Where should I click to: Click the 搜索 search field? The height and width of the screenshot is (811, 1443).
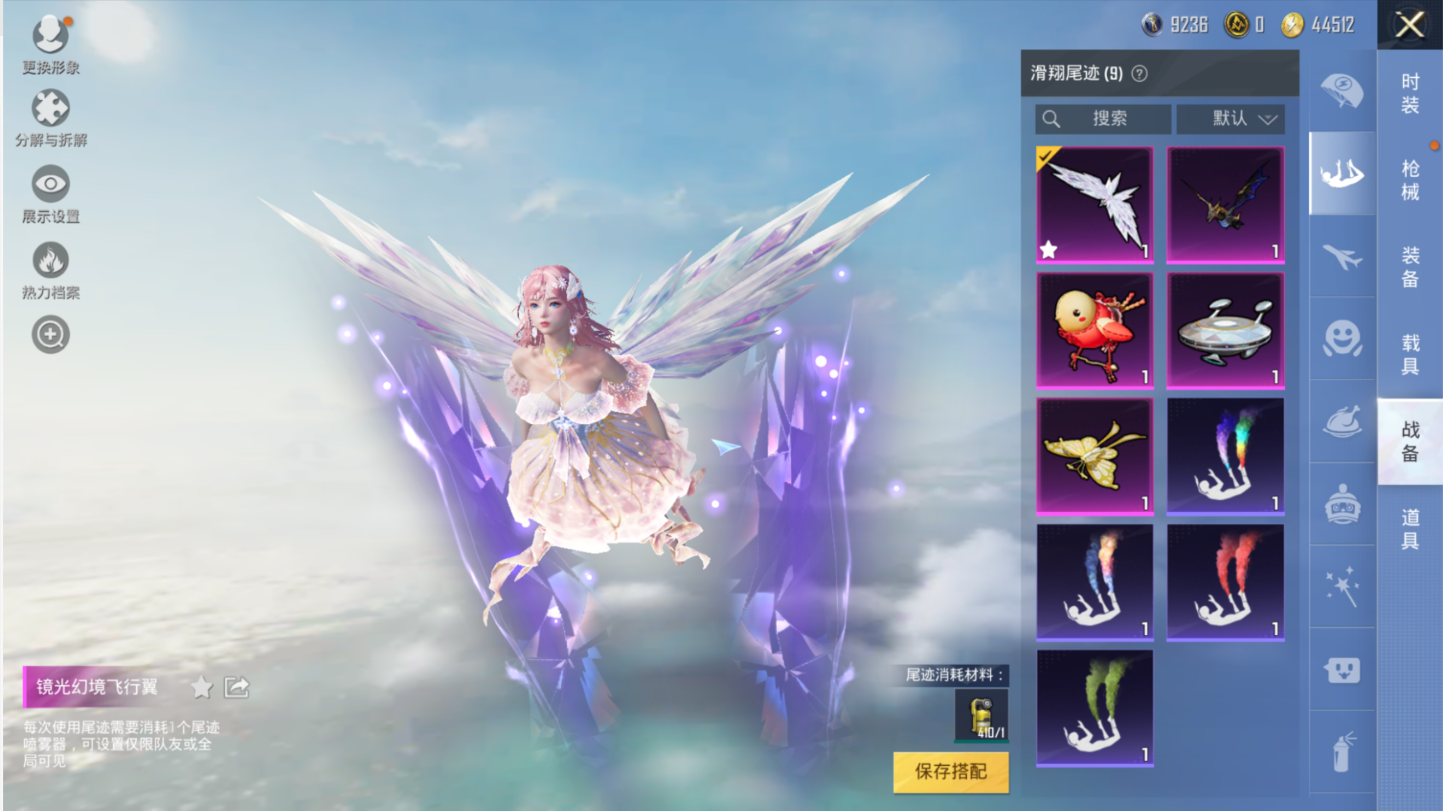[x=1103, y=119]
